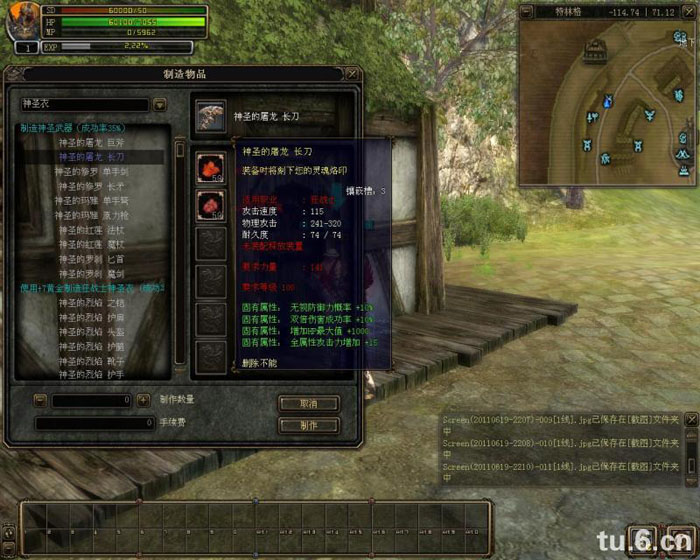Choose 神圣的修罗 单手剑 from recipe list
Viewport: 700px width, 560px height.
tap(91, 171)
